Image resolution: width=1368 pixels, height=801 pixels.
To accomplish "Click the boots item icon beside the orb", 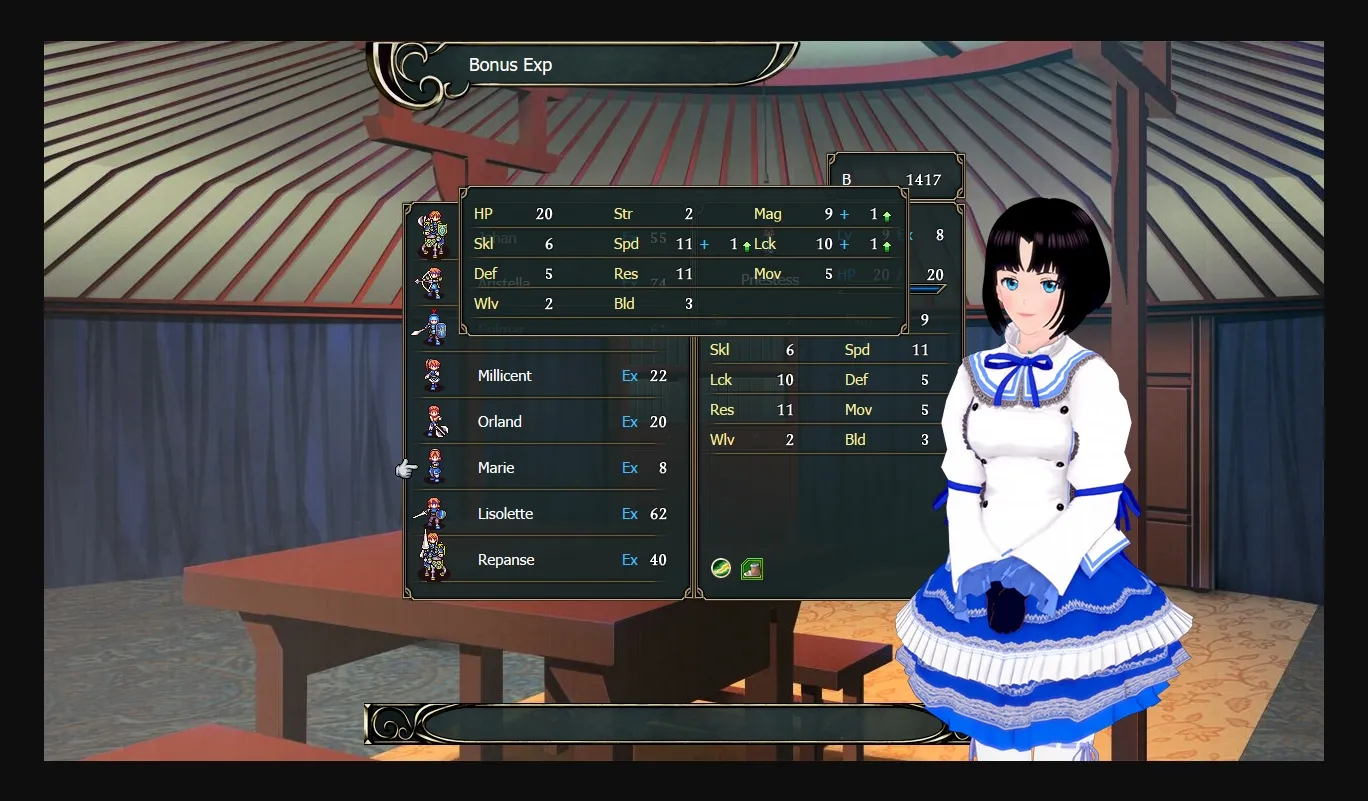I will point(750,568).
